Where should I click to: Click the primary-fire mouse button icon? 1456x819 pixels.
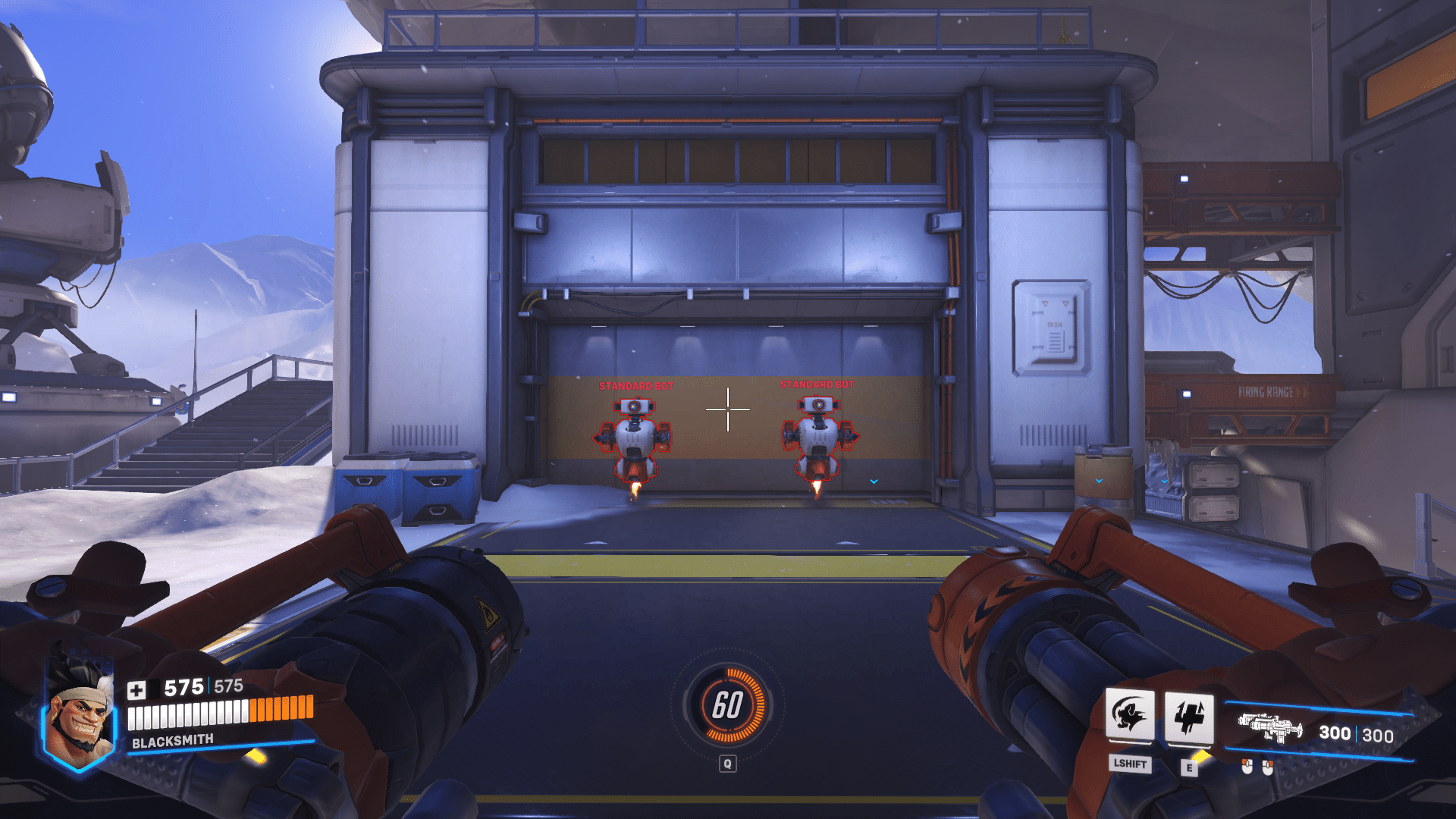[x=1246, y=767]
